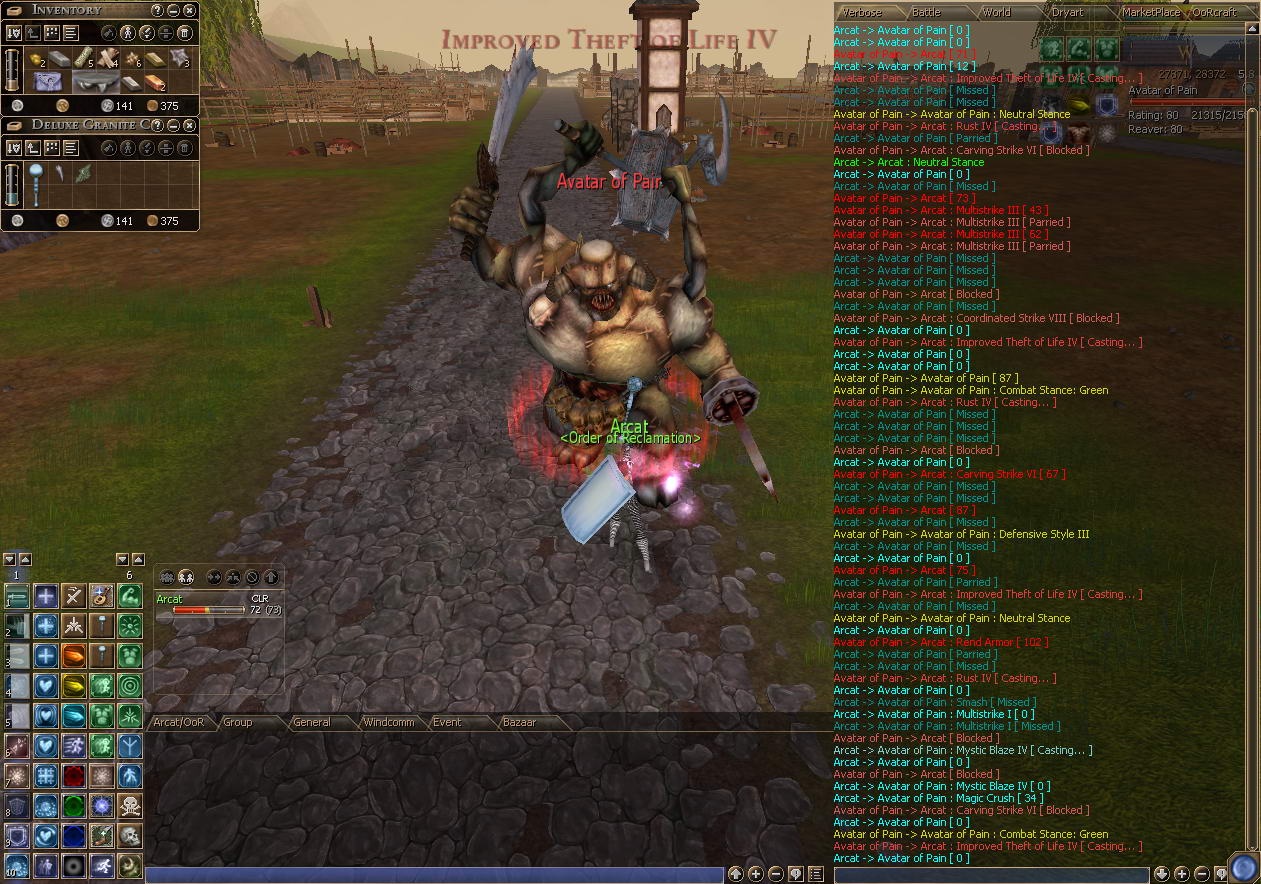1261x884 pixels.
Task: Open the World chat tab
Action: [x=996, y=12]
